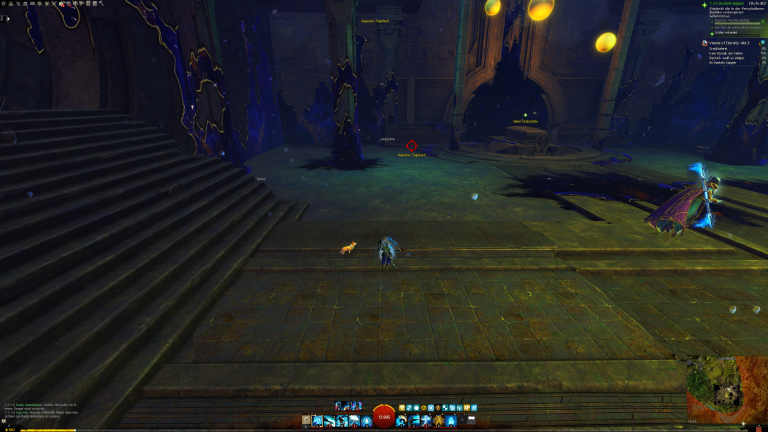Select the first profession skill above the weapon bar
Screen dimensions: 768x432
pos(339,406)
